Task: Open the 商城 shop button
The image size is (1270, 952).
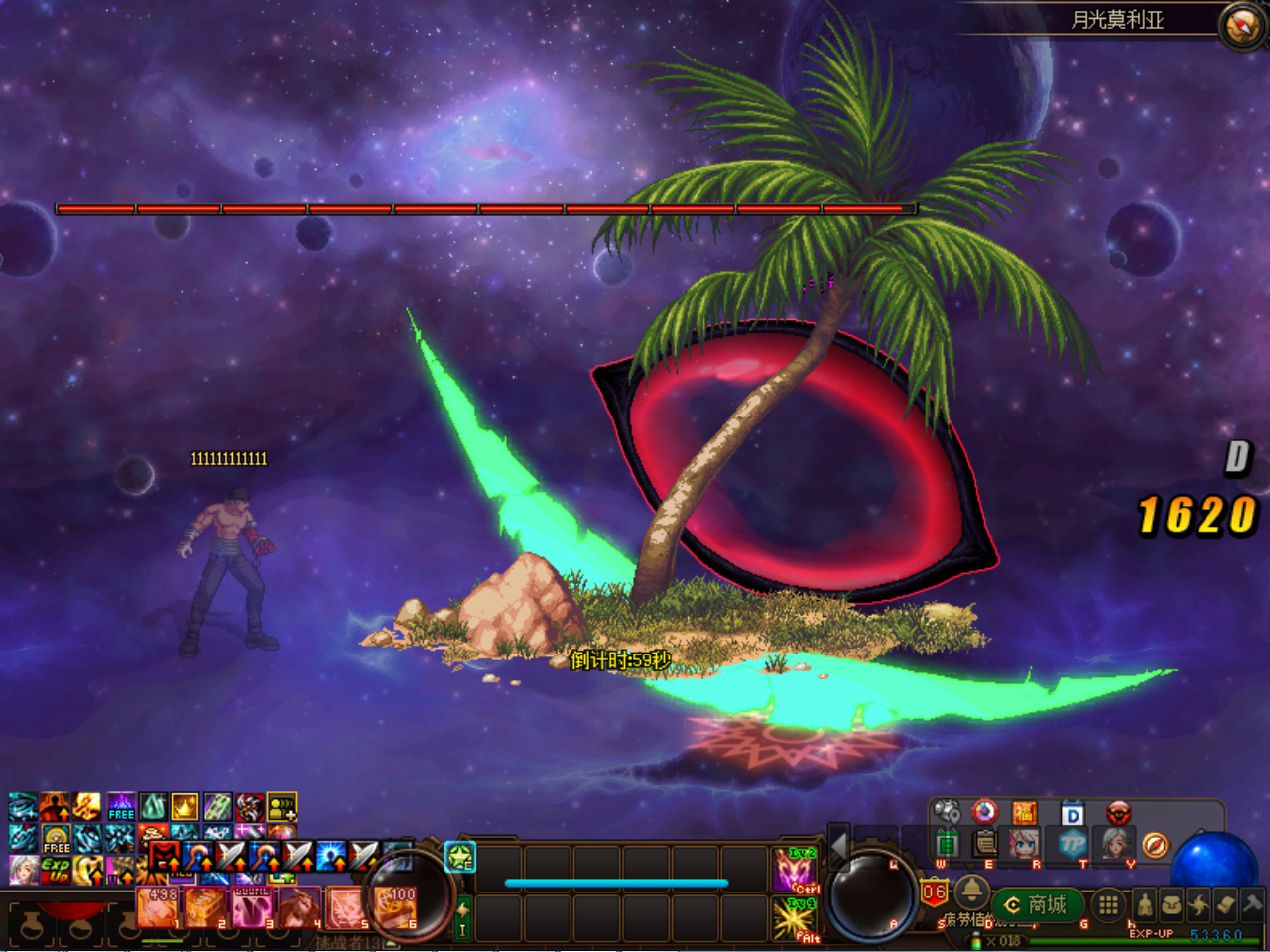Action: coord(1036,905)
